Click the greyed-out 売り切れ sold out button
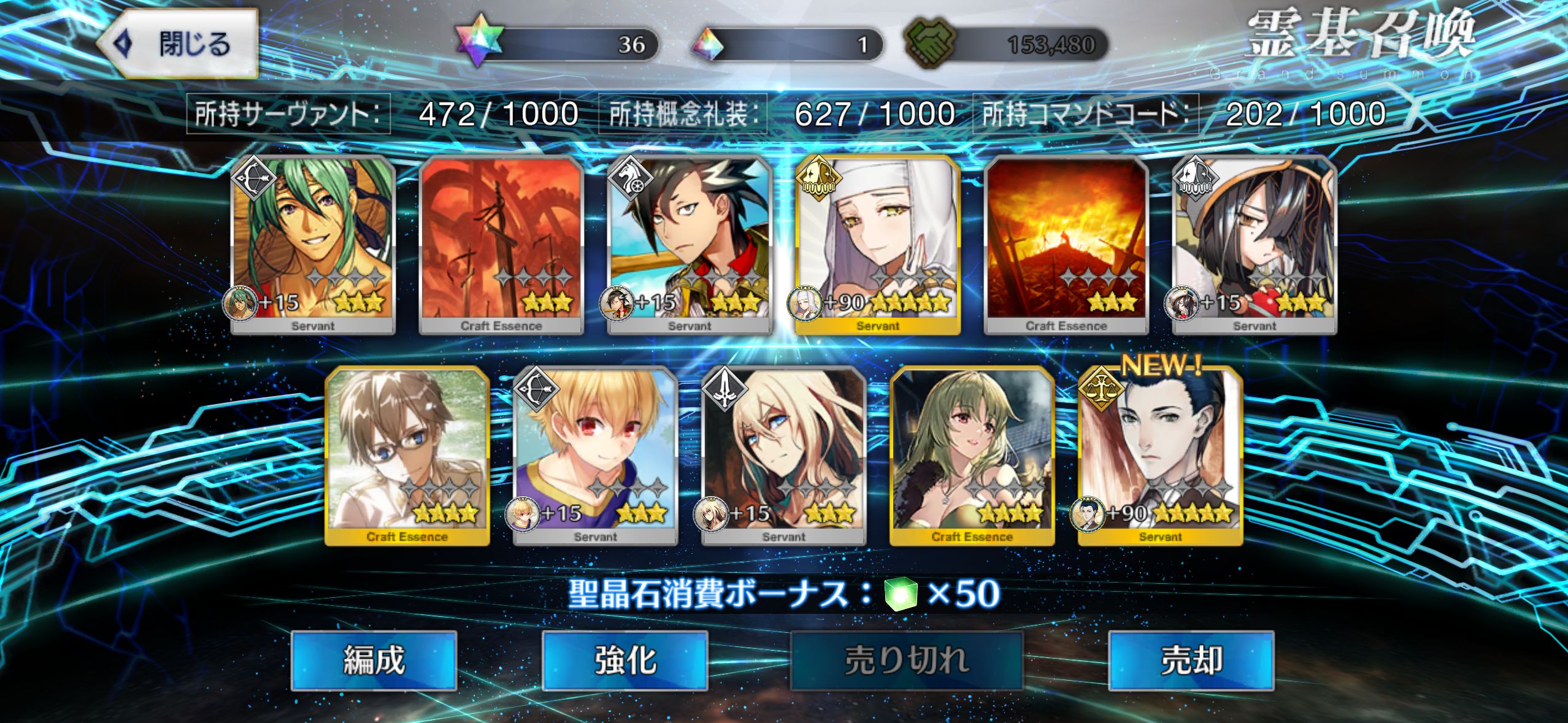This screenshot has height=723, width=1568. click(906, 660)
